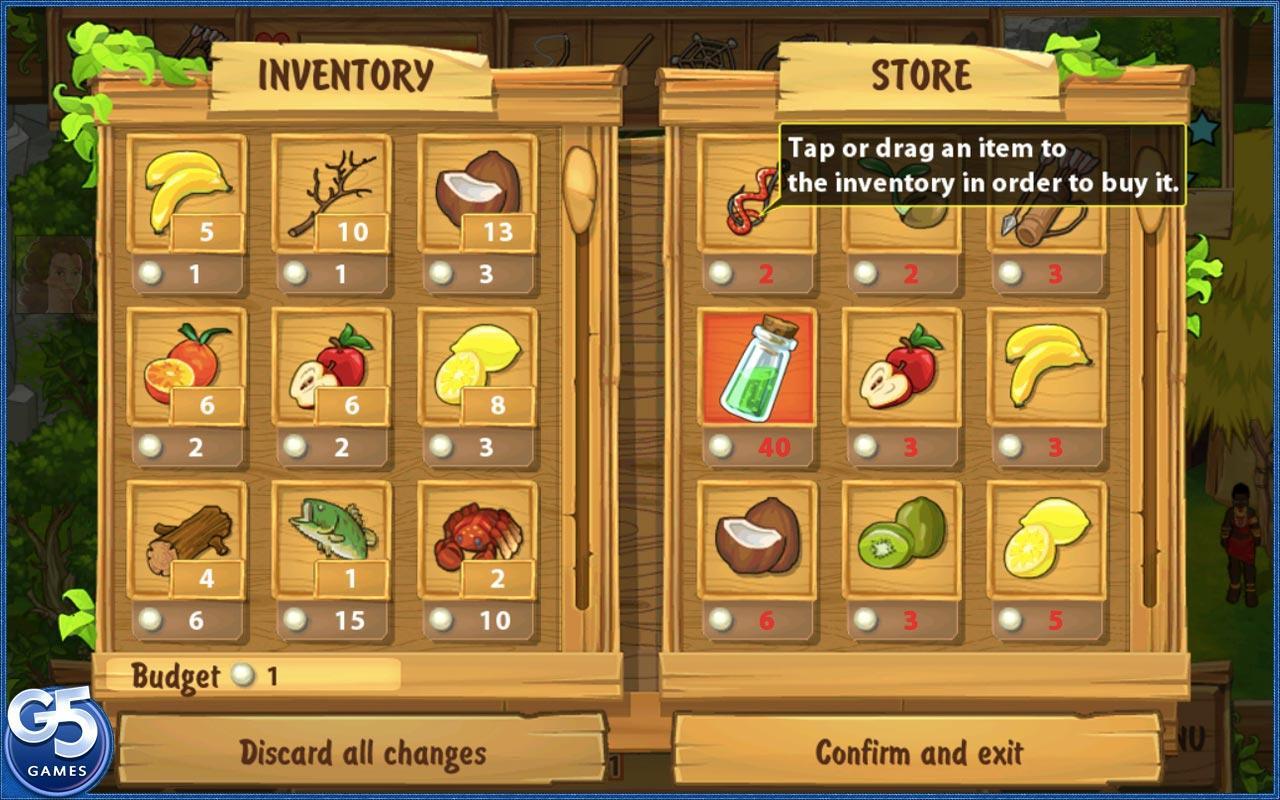Pick the fish in the inventory
Screen dimensions: 1280x800
332,539
